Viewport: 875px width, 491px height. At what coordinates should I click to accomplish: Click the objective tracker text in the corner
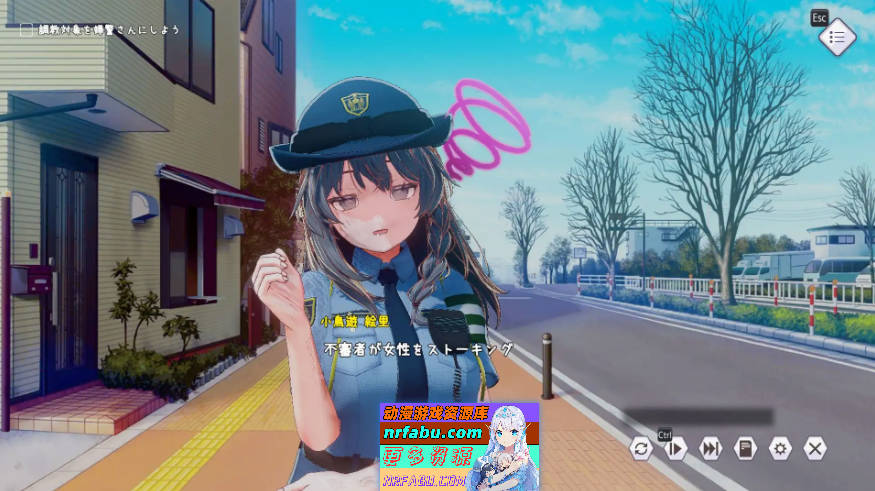tap(109, 30)
